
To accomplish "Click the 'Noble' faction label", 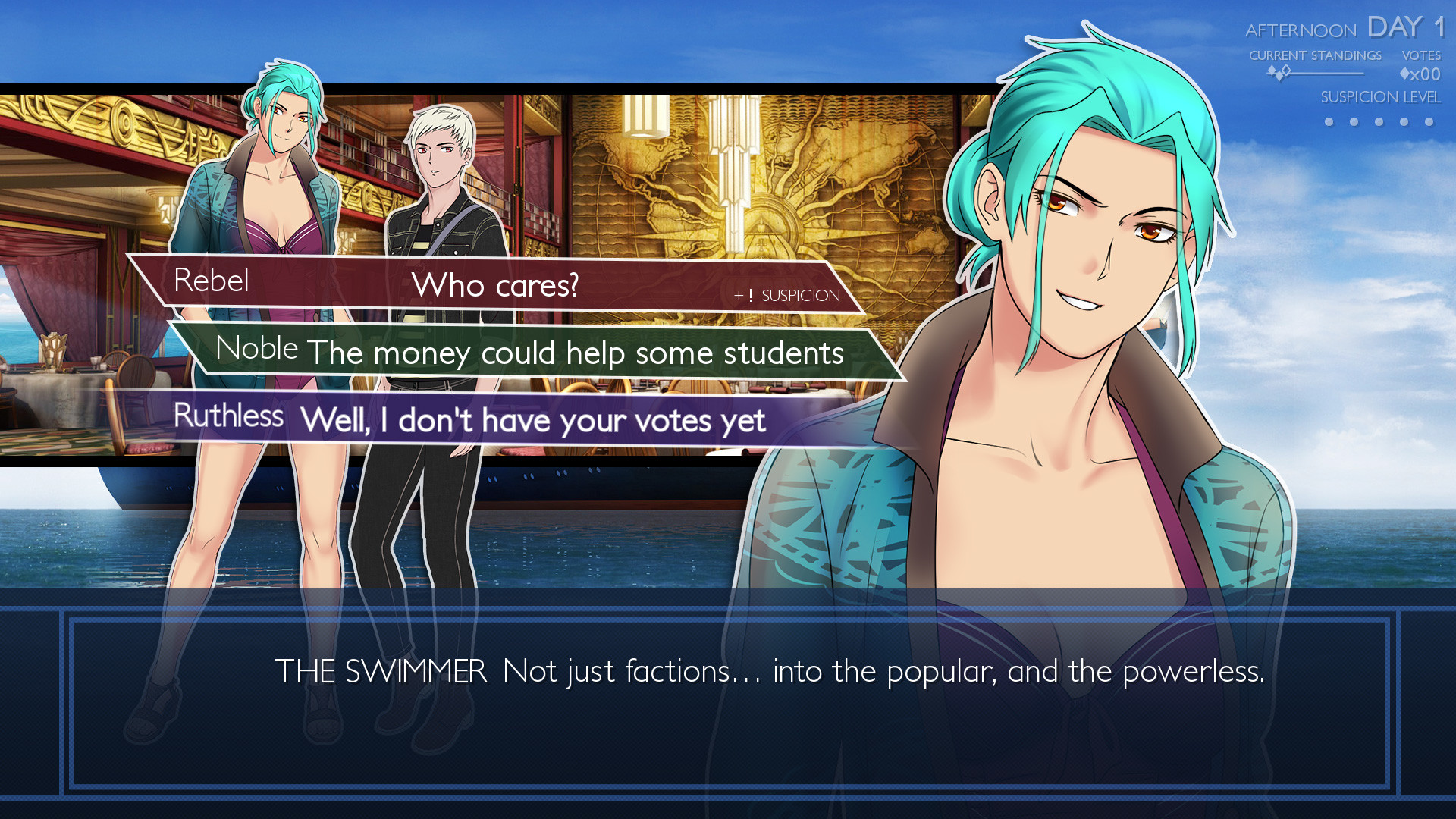I will (x=257, y=349).
